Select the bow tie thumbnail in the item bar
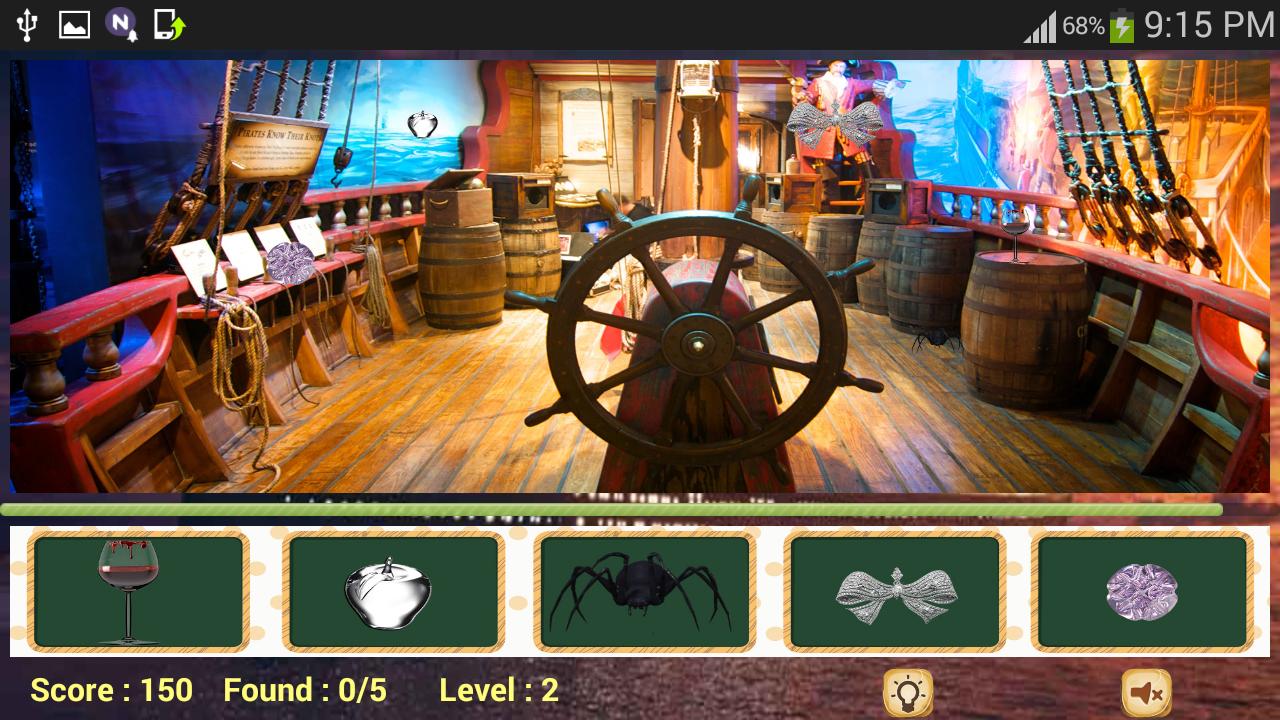Image resolution: width=1280 pixels, height=720 pixels. [896, 590]
